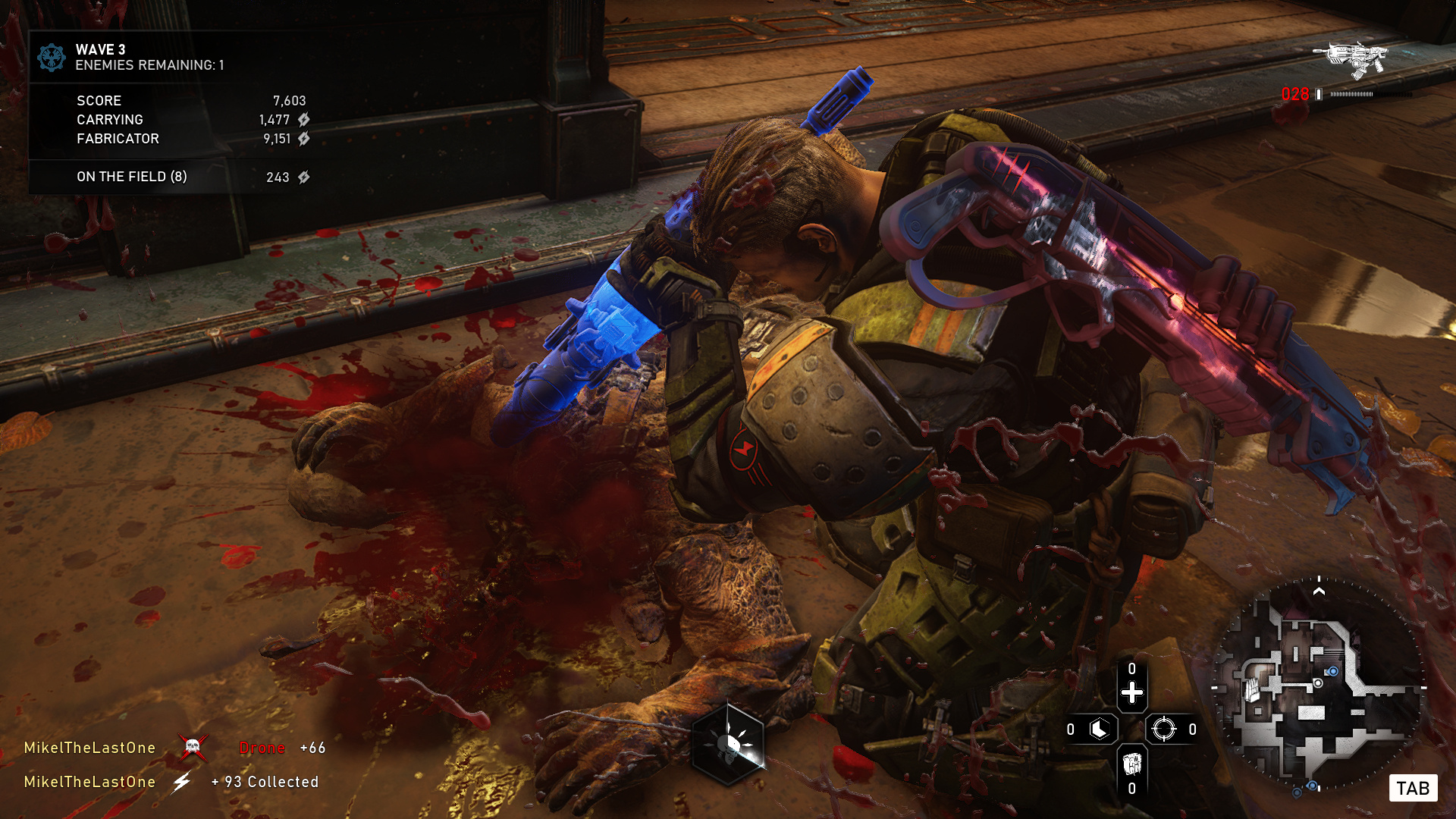
Task: Click the Wave 3 gear emblem
Action: tap(52, 58)
